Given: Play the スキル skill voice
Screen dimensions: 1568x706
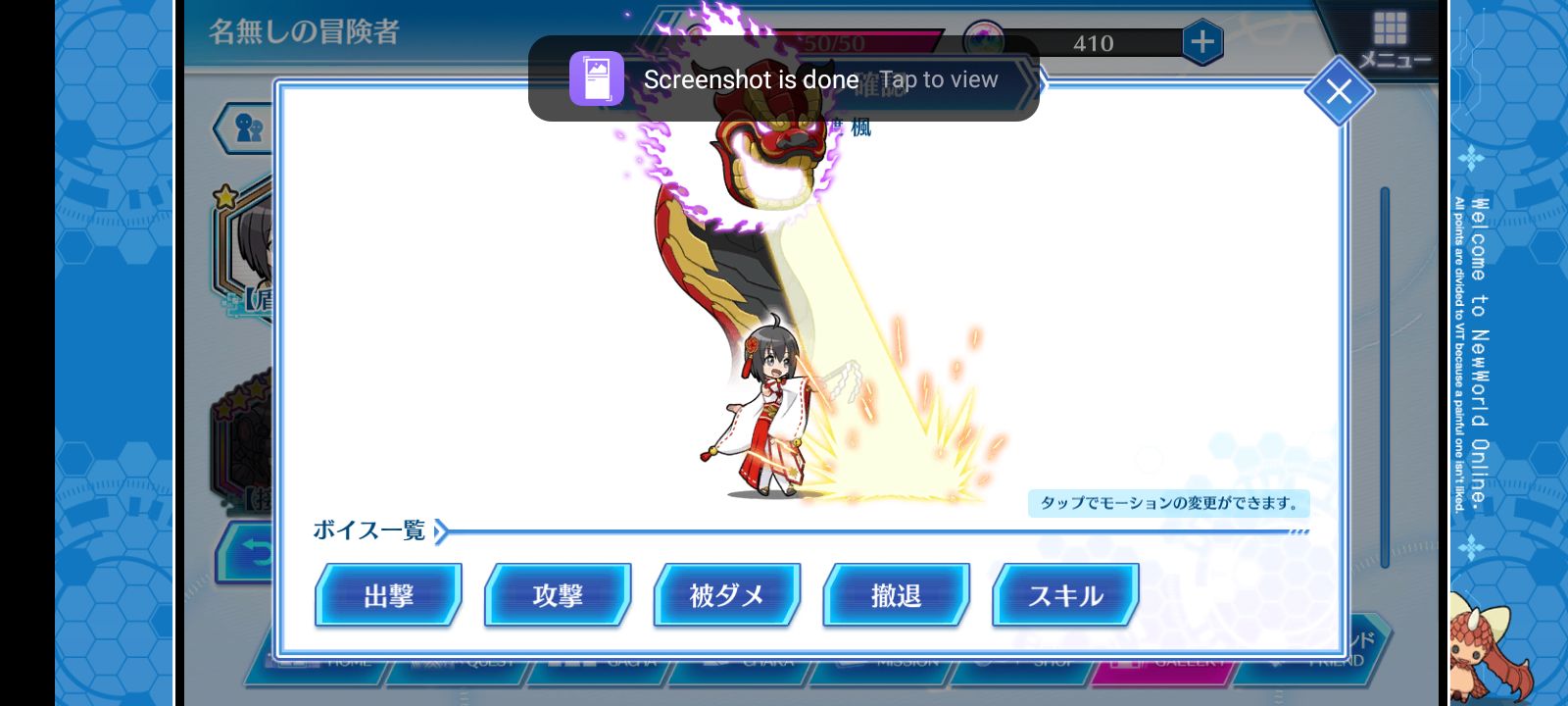Looking at the screenshot, I should coord(1064,595).
